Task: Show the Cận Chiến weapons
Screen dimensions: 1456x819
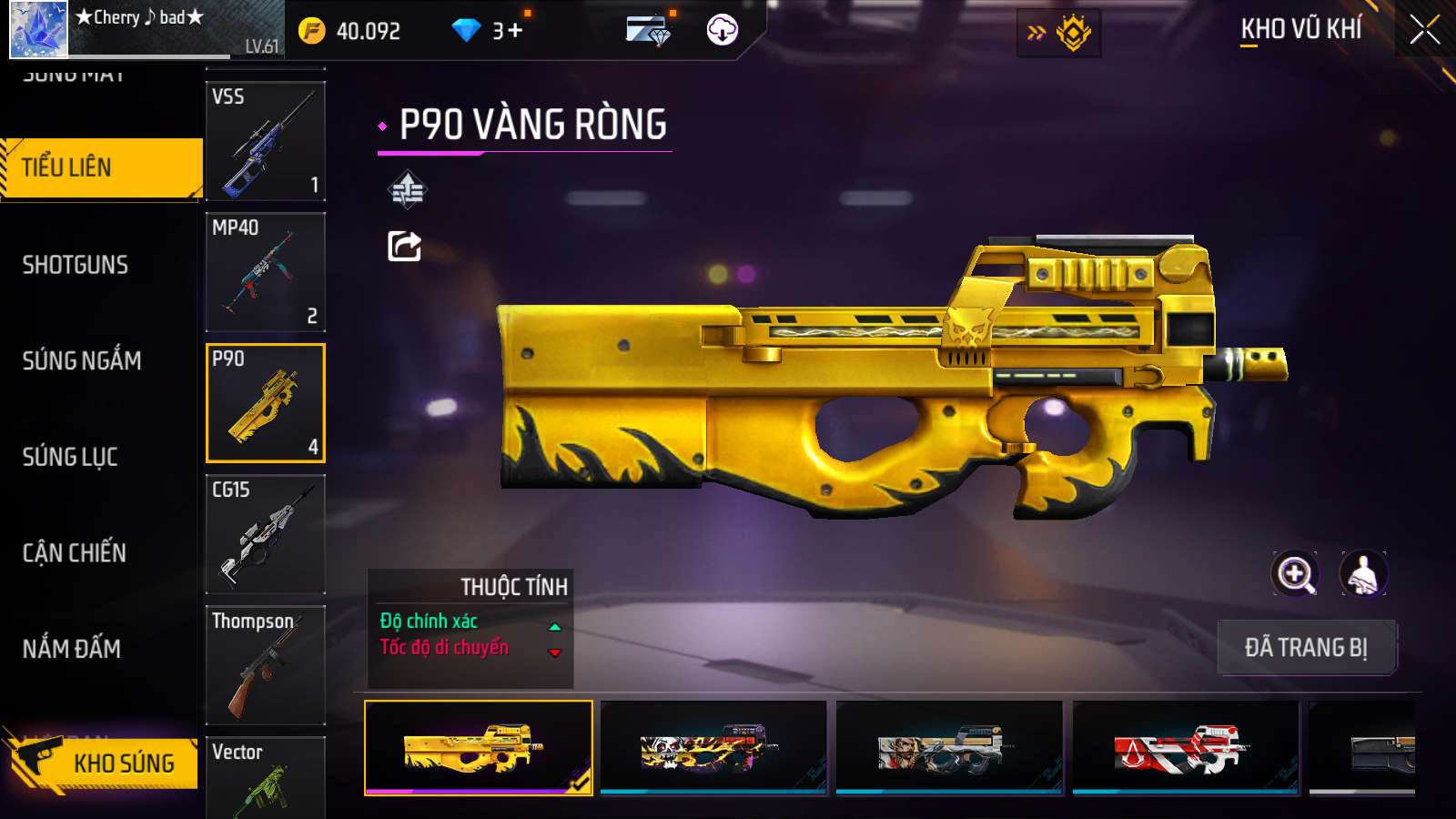Action: click(x=75, y=553)
